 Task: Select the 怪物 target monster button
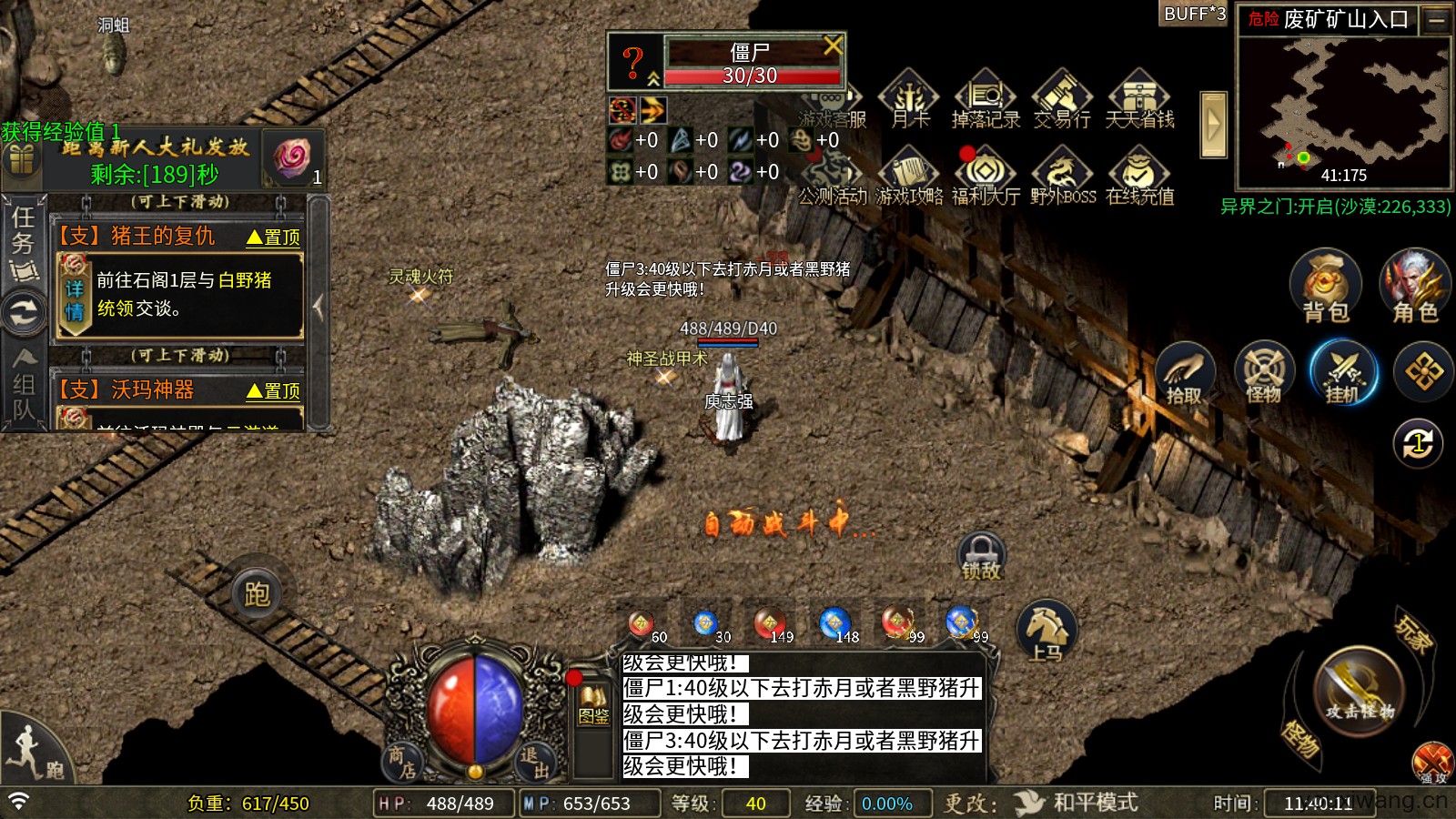[x=1264, y=373]
